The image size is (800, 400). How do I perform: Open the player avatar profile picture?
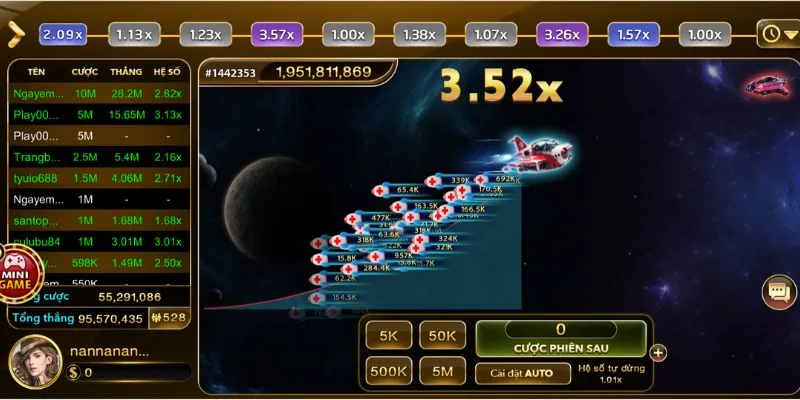[33, 361]
